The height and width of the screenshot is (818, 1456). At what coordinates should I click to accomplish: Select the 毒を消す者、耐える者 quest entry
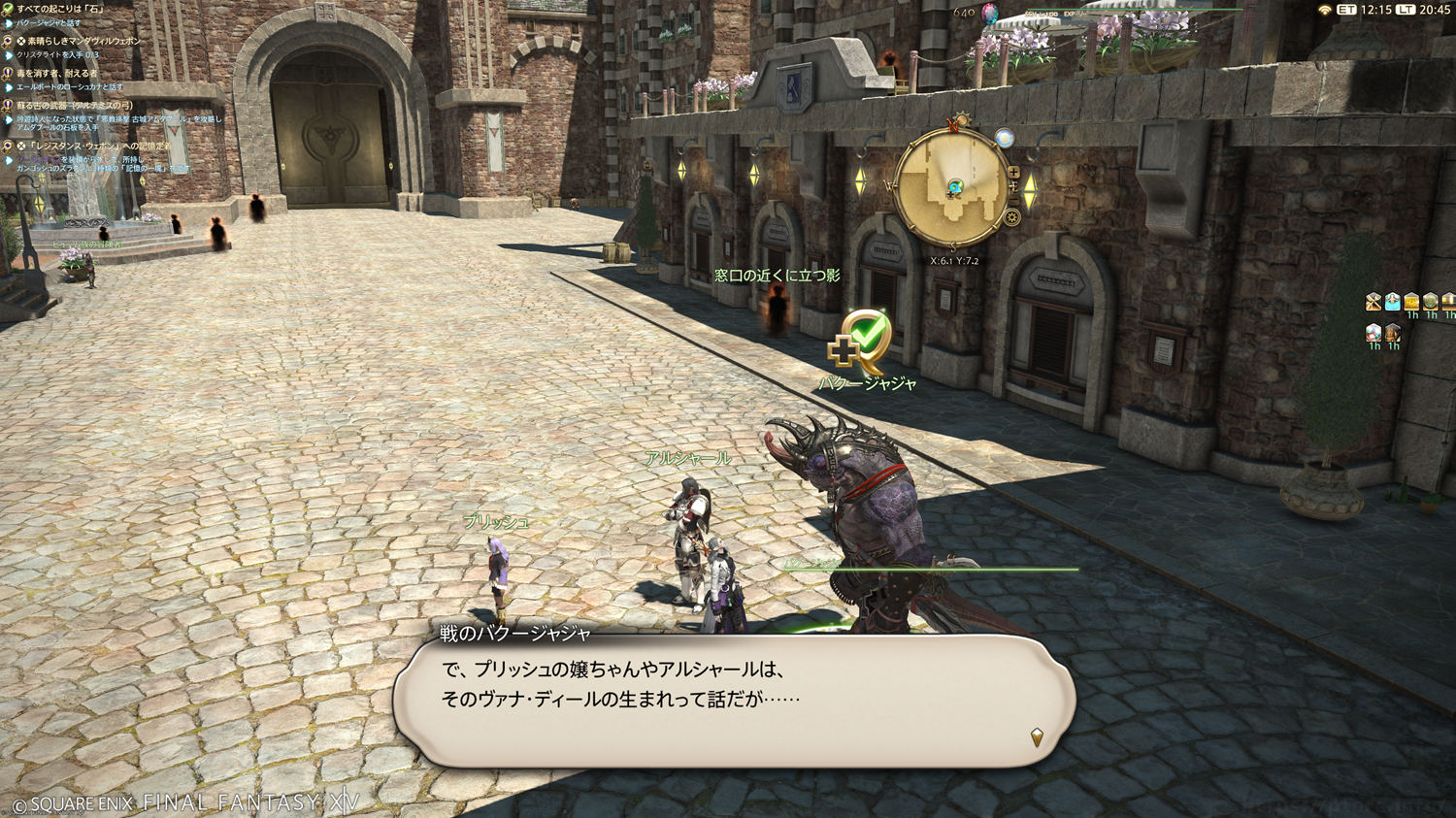pos(56,74)
